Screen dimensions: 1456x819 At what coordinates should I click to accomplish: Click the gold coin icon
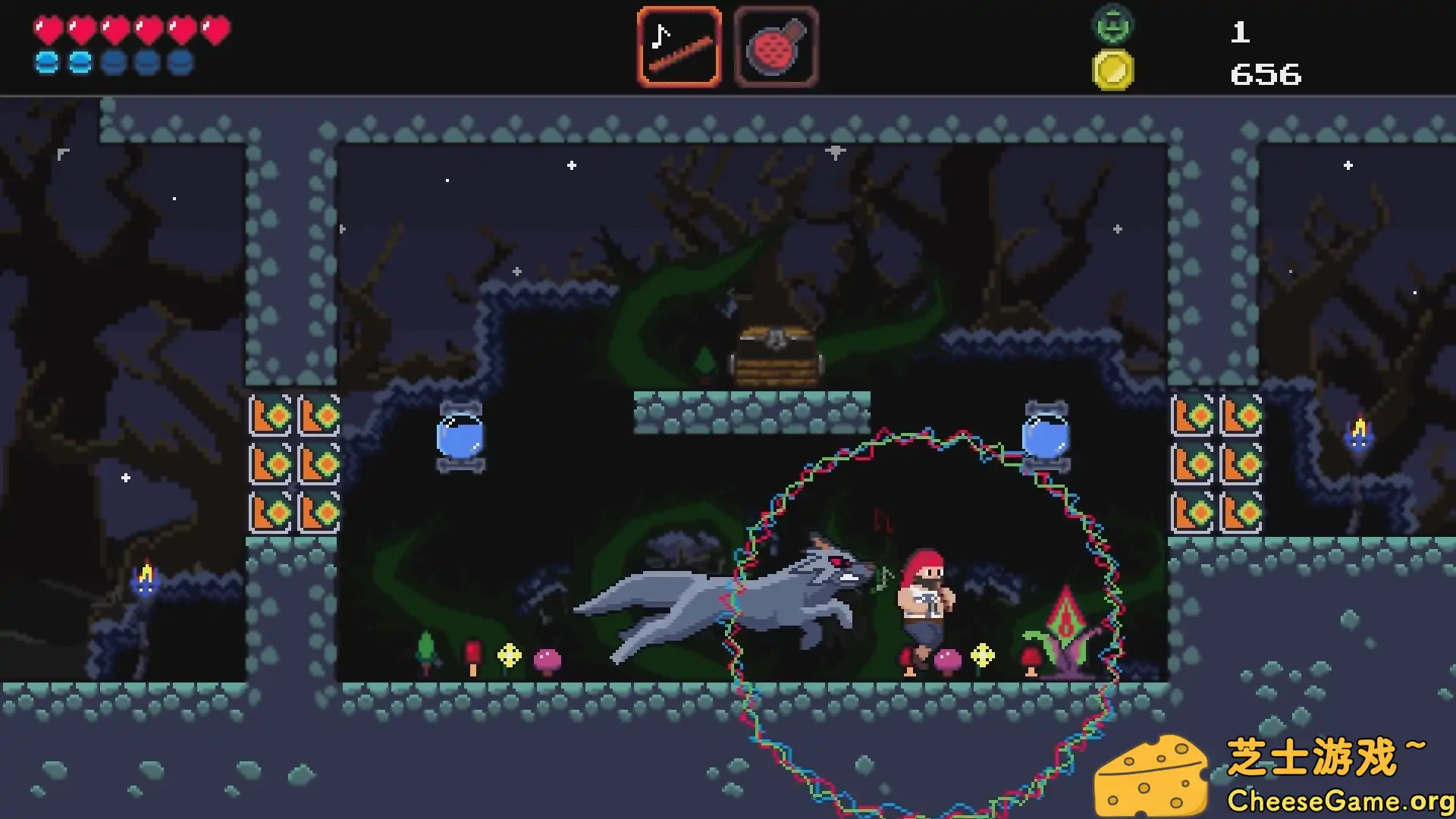point(1112,71)
